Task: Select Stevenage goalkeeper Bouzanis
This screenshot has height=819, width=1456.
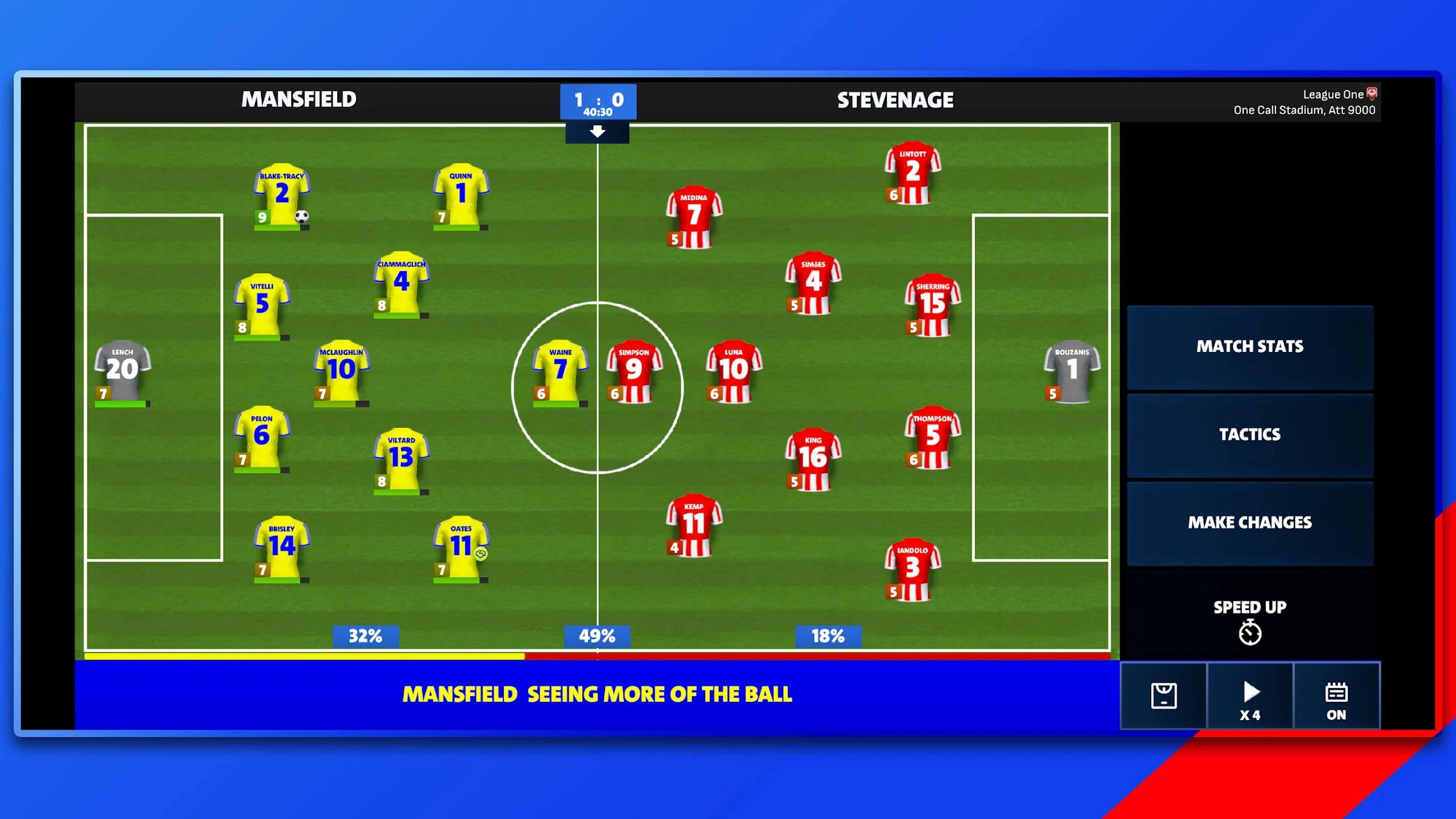Action: point(1072,371)
